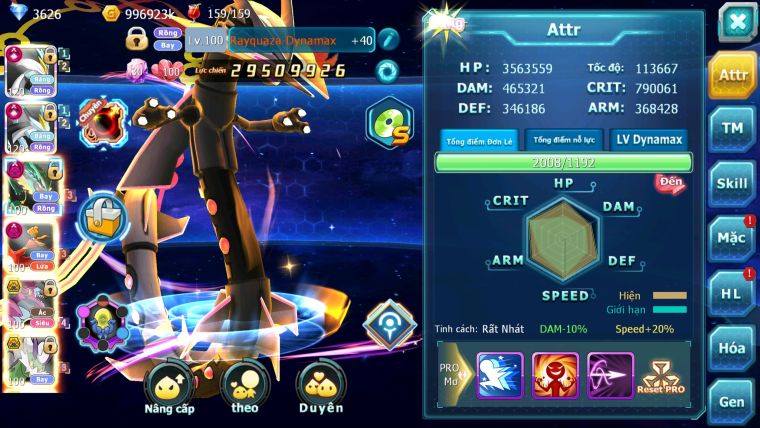Select the Mặc tab
The image size is (760, 428).
click(732, 238)
